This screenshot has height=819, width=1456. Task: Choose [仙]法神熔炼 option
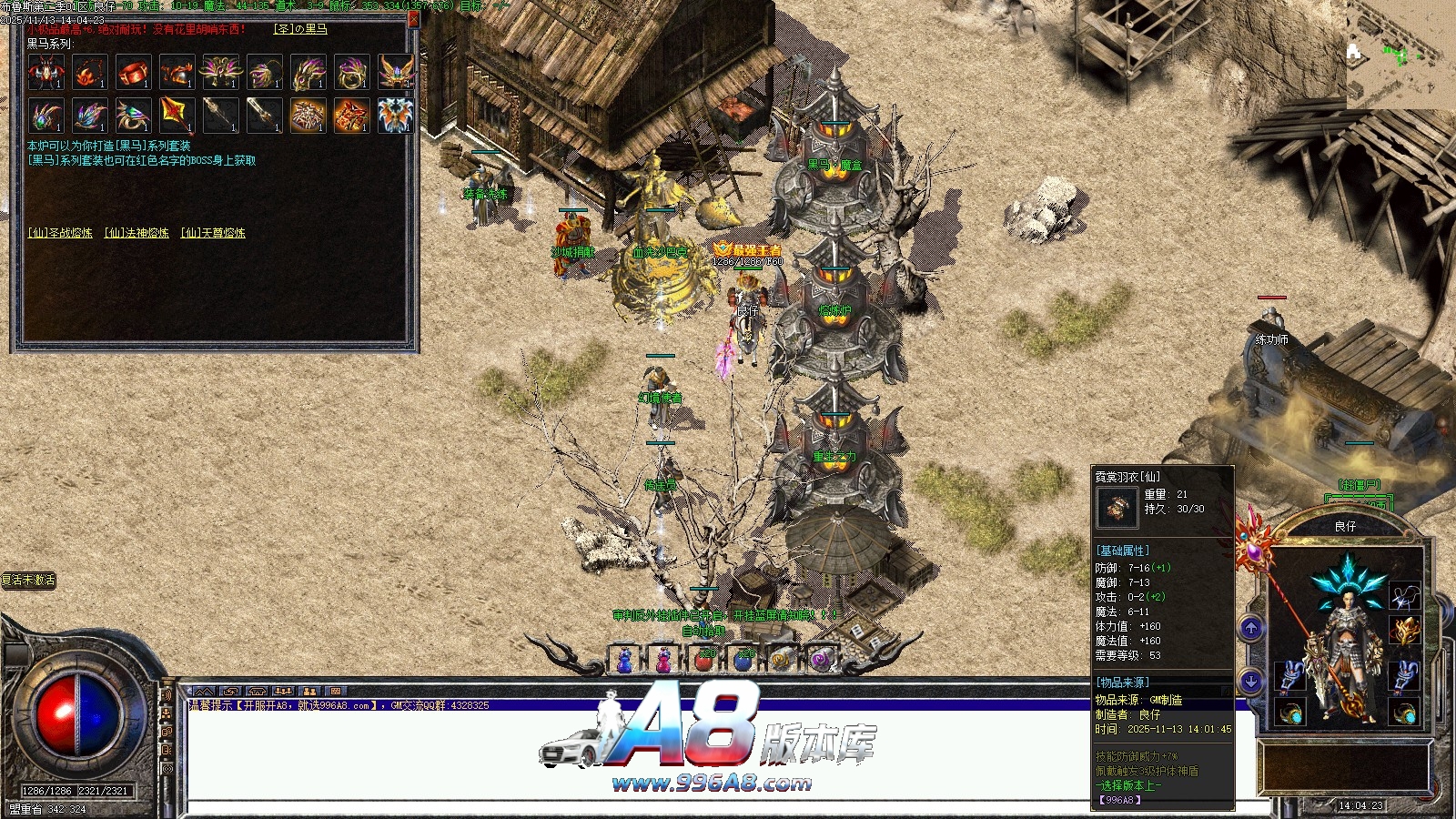(x=136, y=233)
